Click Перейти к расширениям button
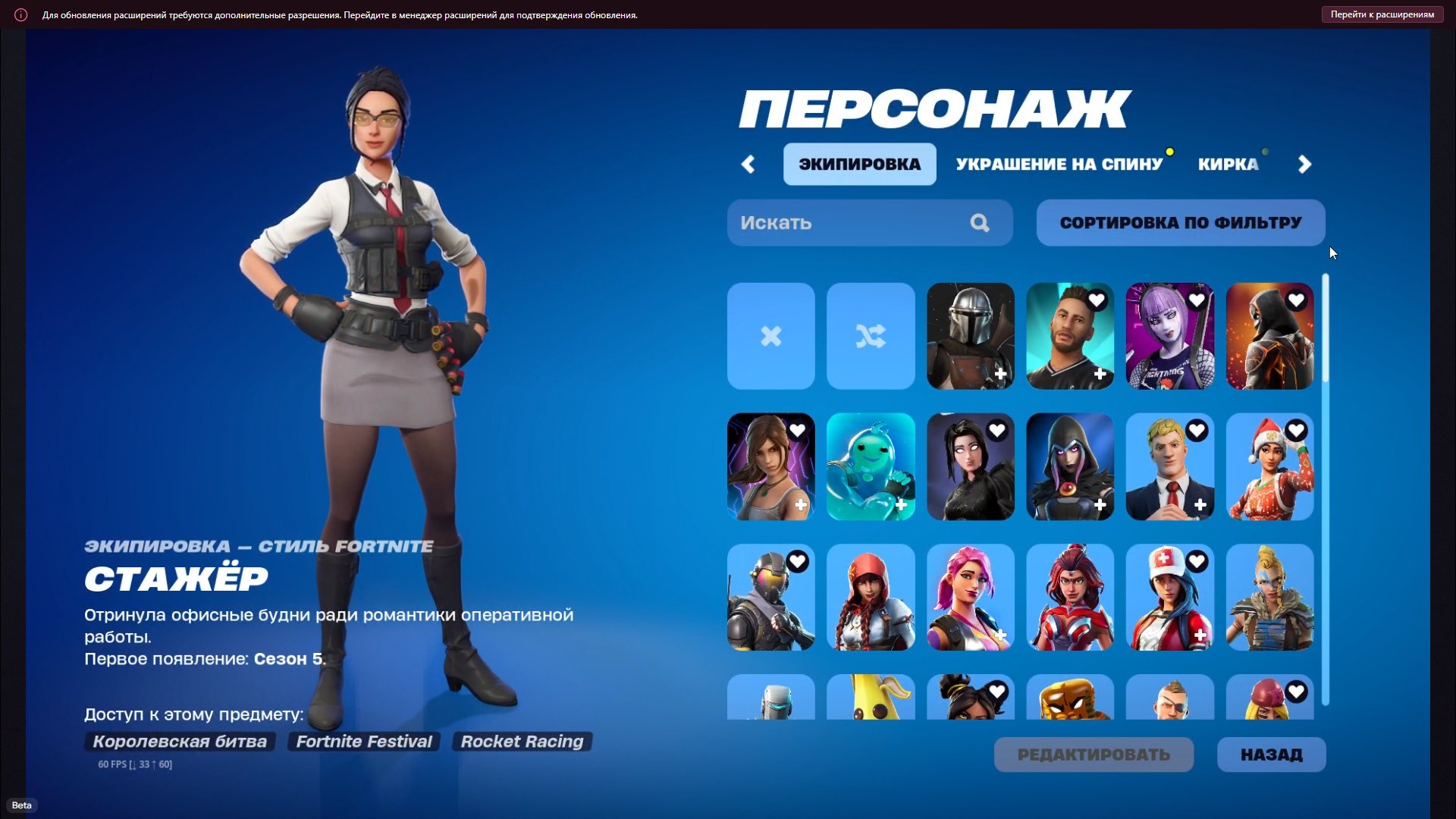 tap(1382, 14)
